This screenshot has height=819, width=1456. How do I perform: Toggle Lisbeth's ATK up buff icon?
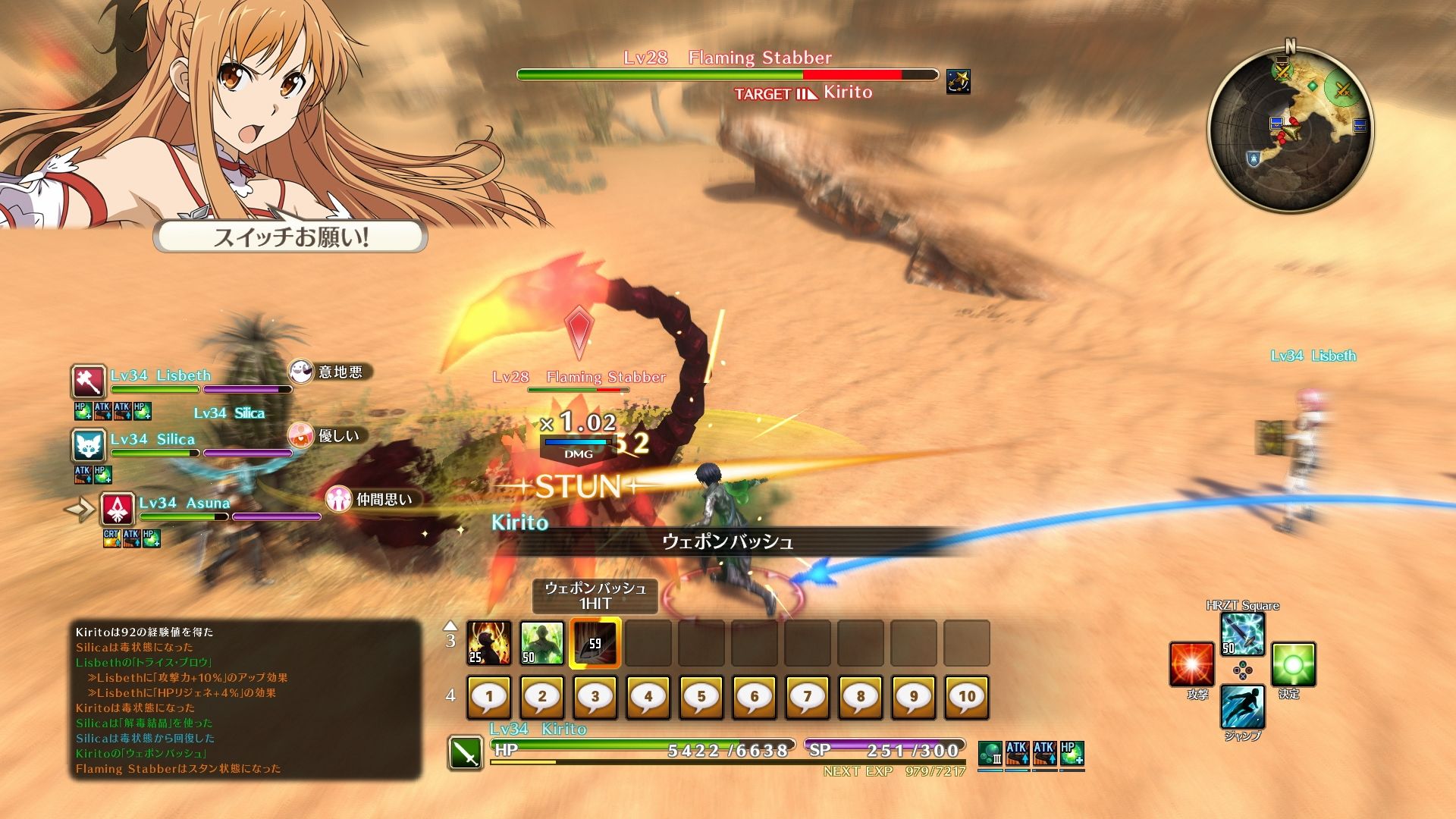[104, 411]
